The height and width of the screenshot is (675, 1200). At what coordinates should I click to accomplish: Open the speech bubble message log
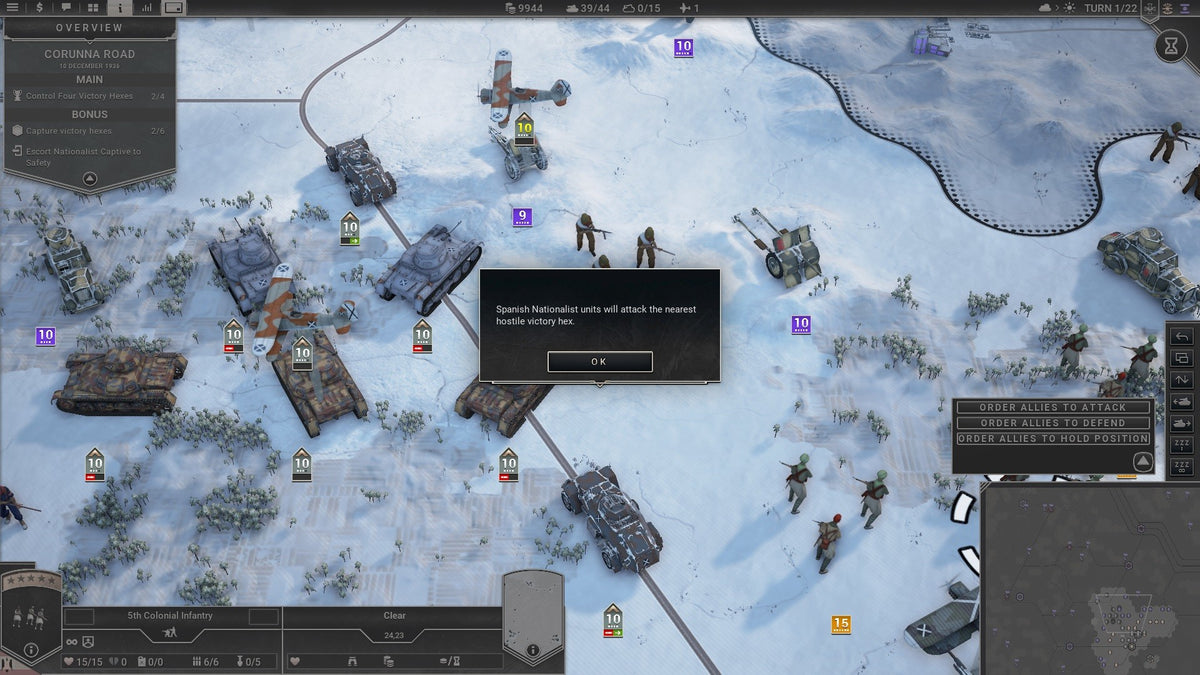point(66,7)
